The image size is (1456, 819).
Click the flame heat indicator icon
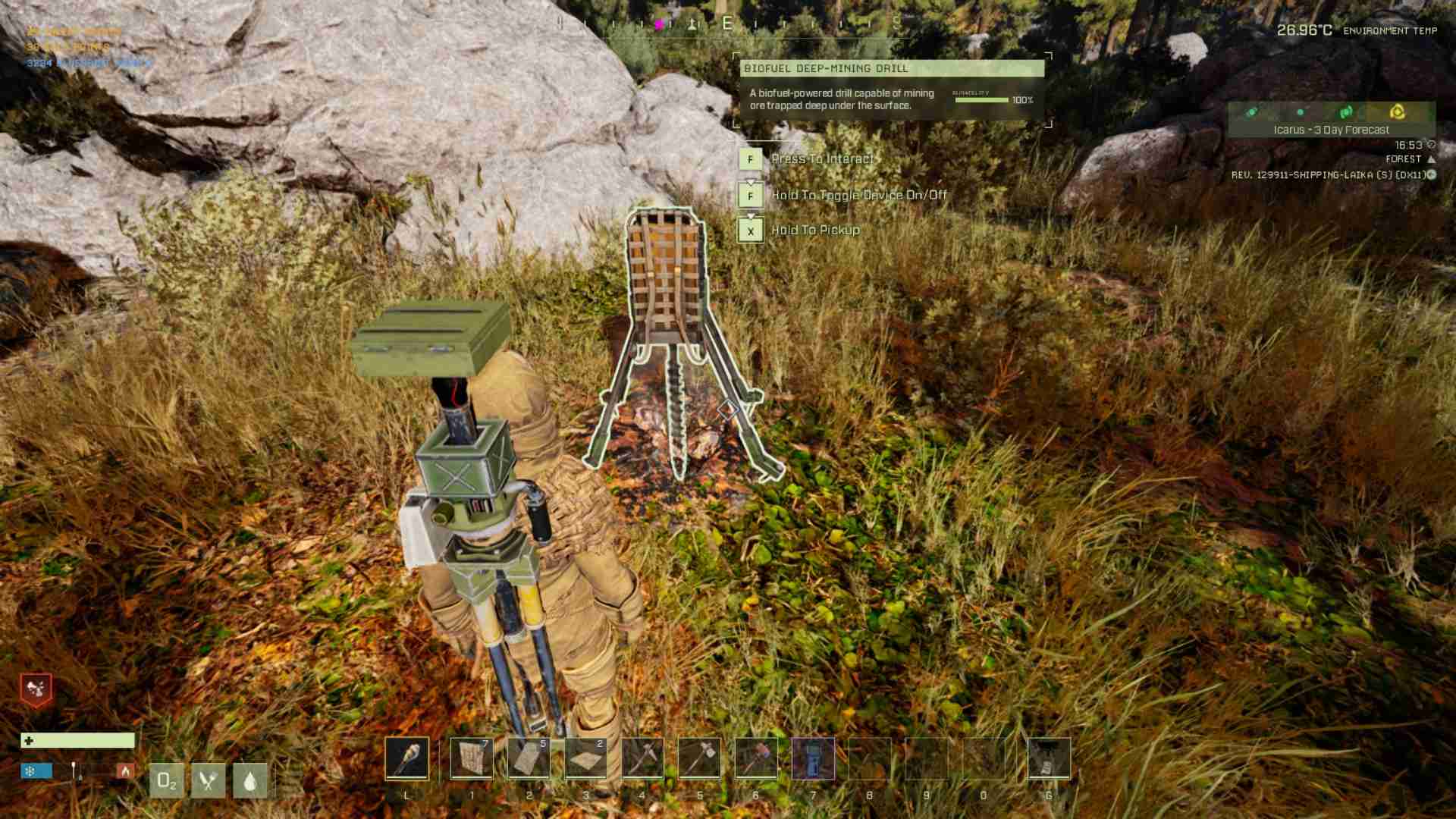(125, 771)
